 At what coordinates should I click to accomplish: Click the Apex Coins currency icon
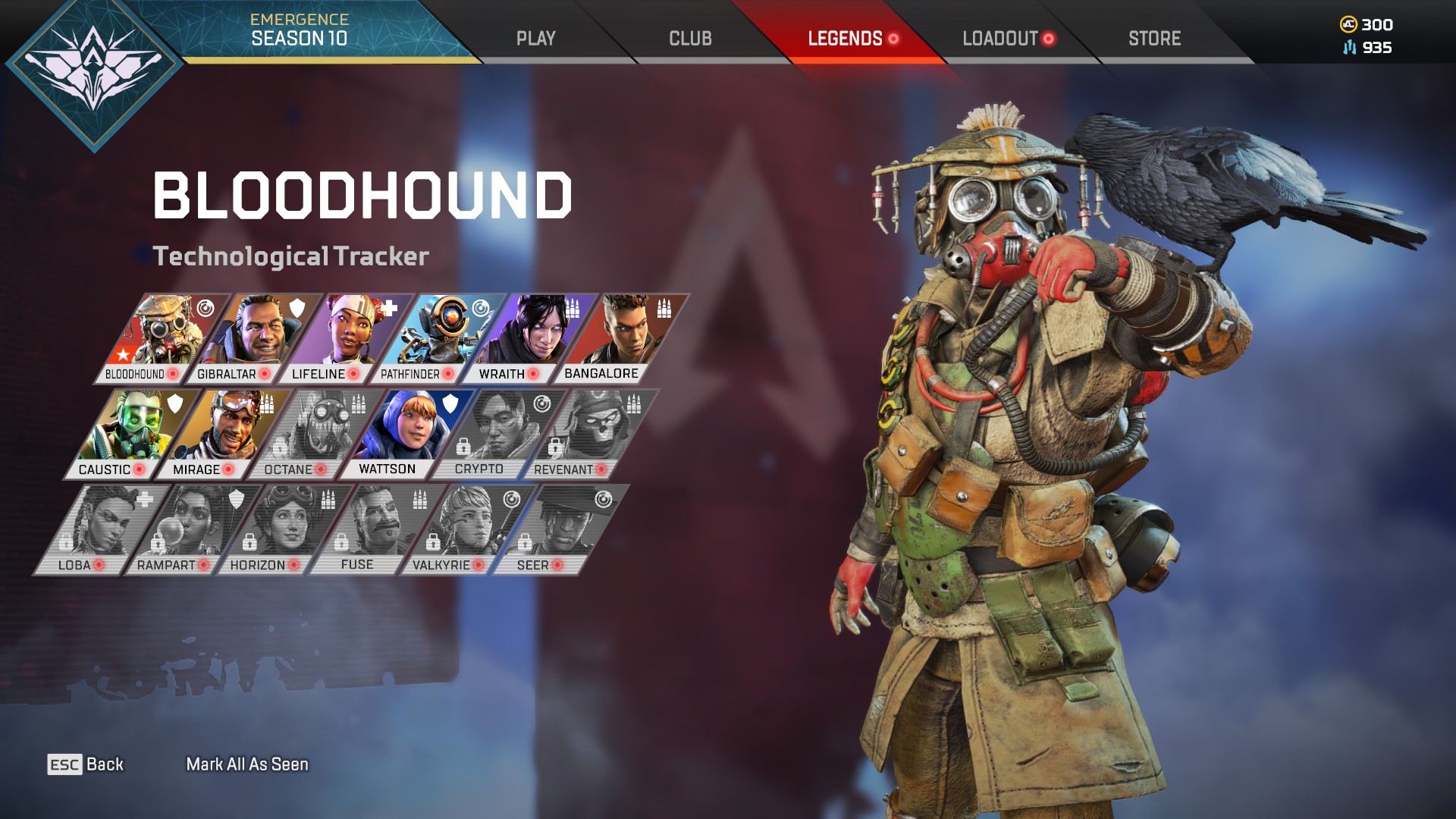point(1349,24)
